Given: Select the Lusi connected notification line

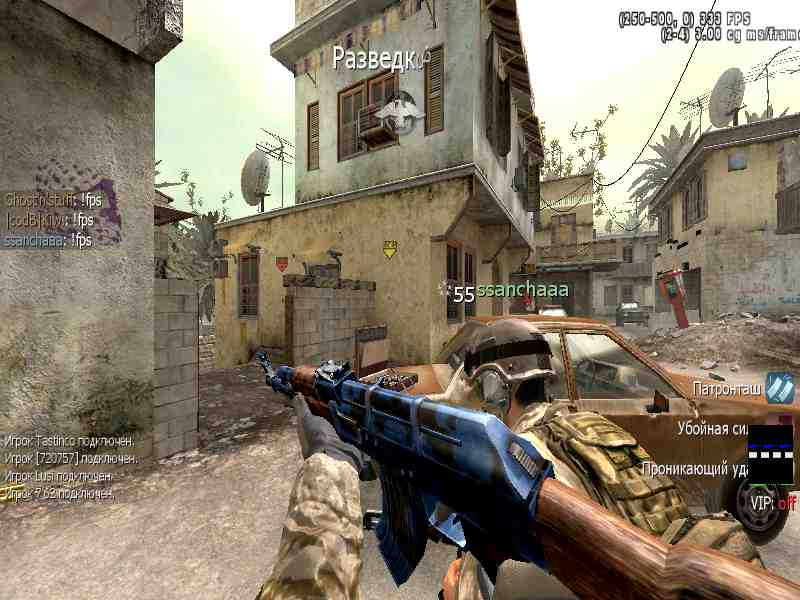Looking at the screenshot, I should pos(59,476).
